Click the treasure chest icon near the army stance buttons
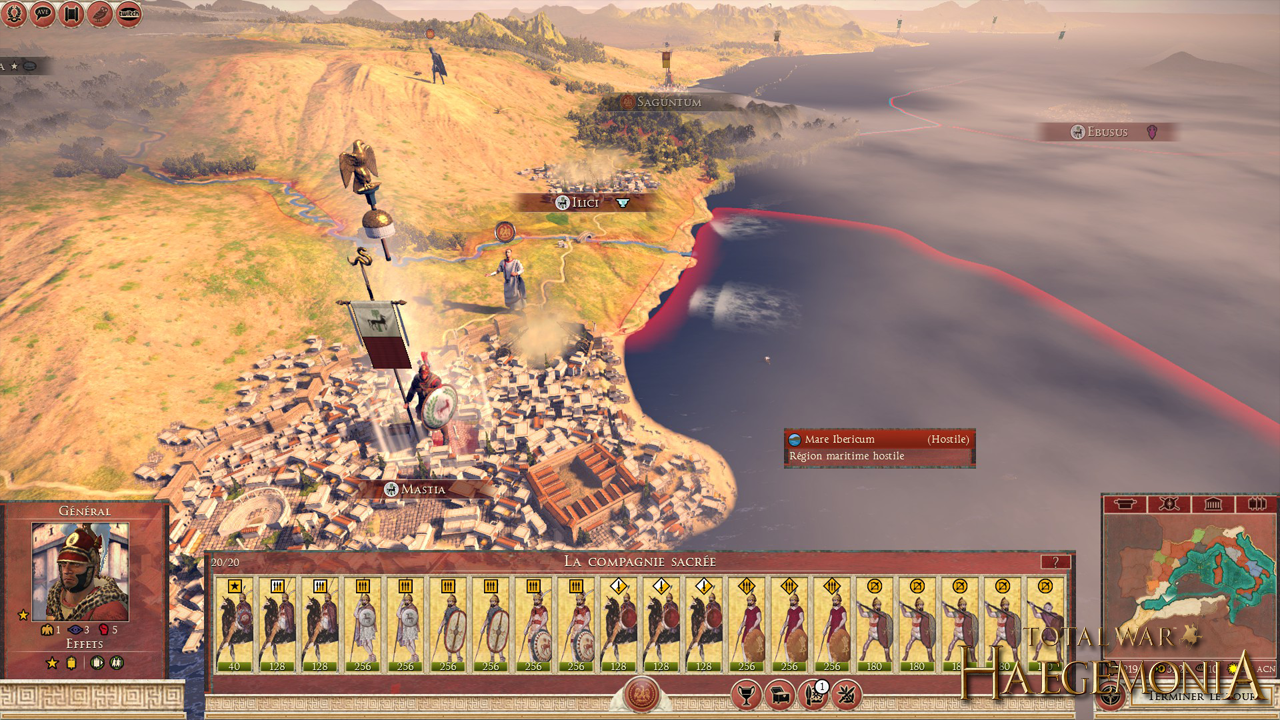 [781, 695]
